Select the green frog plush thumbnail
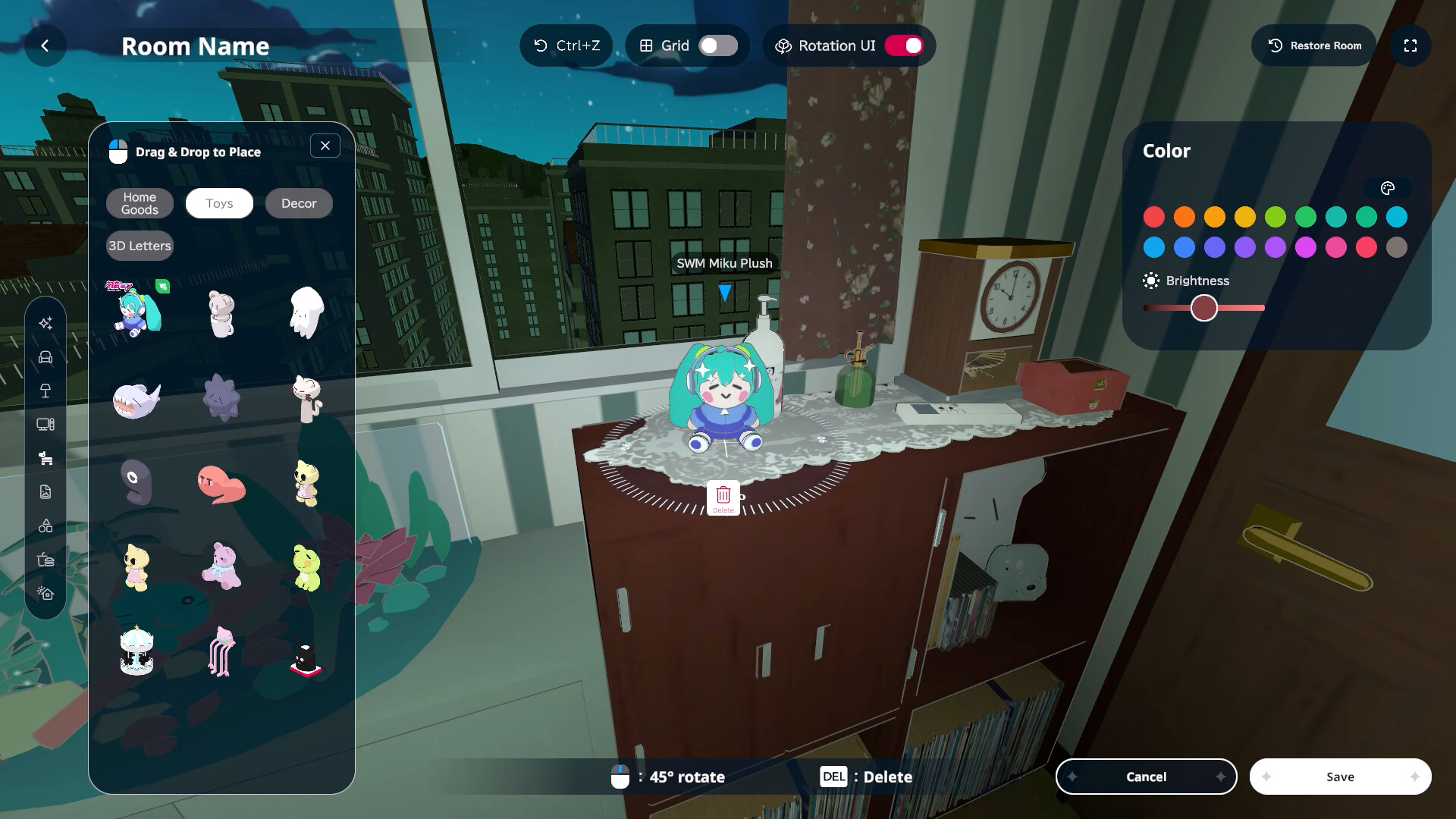Image resolution: width=1456 pixels, height=819 pixels. click(x=306, y=566)
